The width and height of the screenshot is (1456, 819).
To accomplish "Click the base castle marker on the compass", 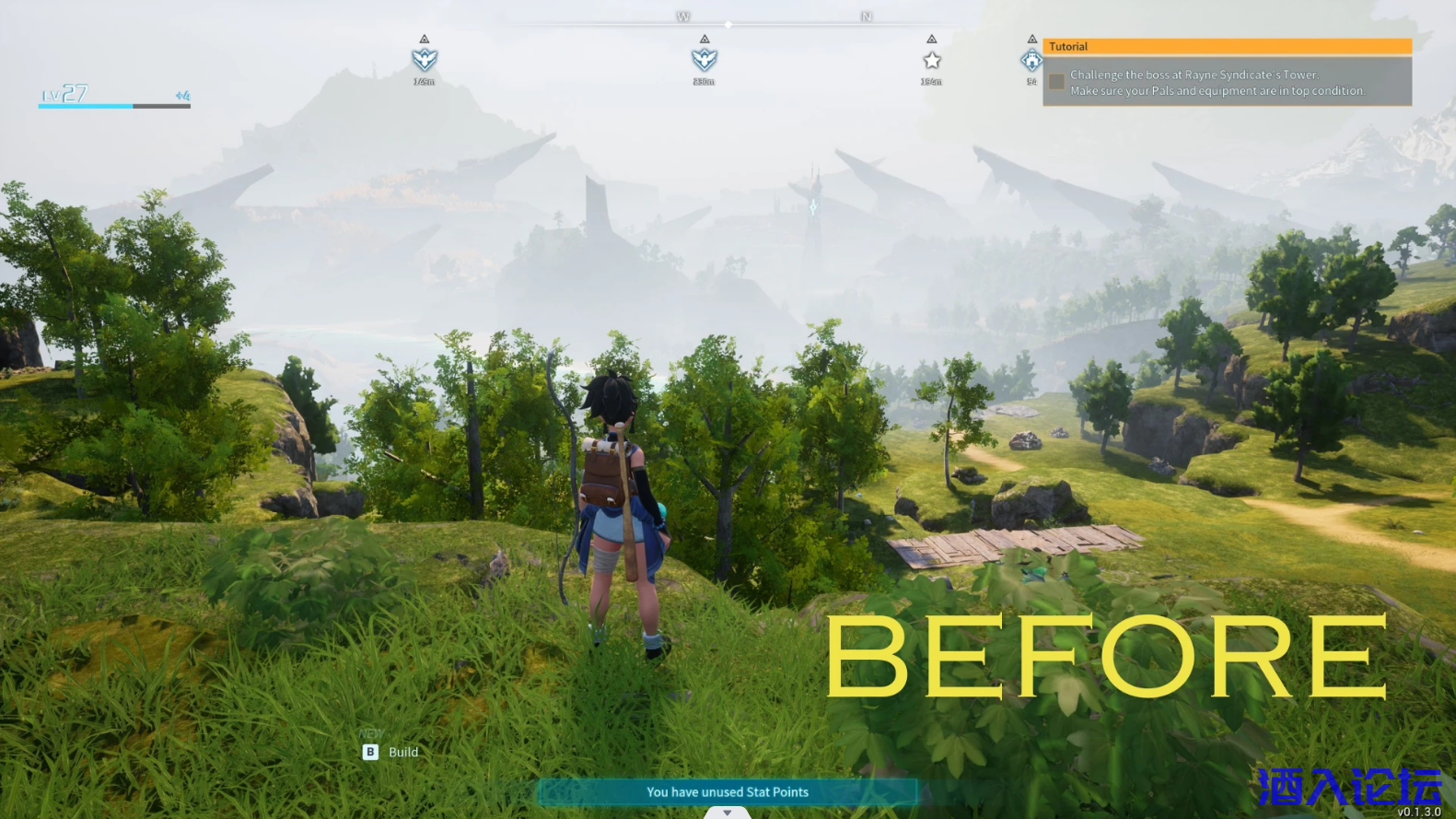I will coord(1031,61).
